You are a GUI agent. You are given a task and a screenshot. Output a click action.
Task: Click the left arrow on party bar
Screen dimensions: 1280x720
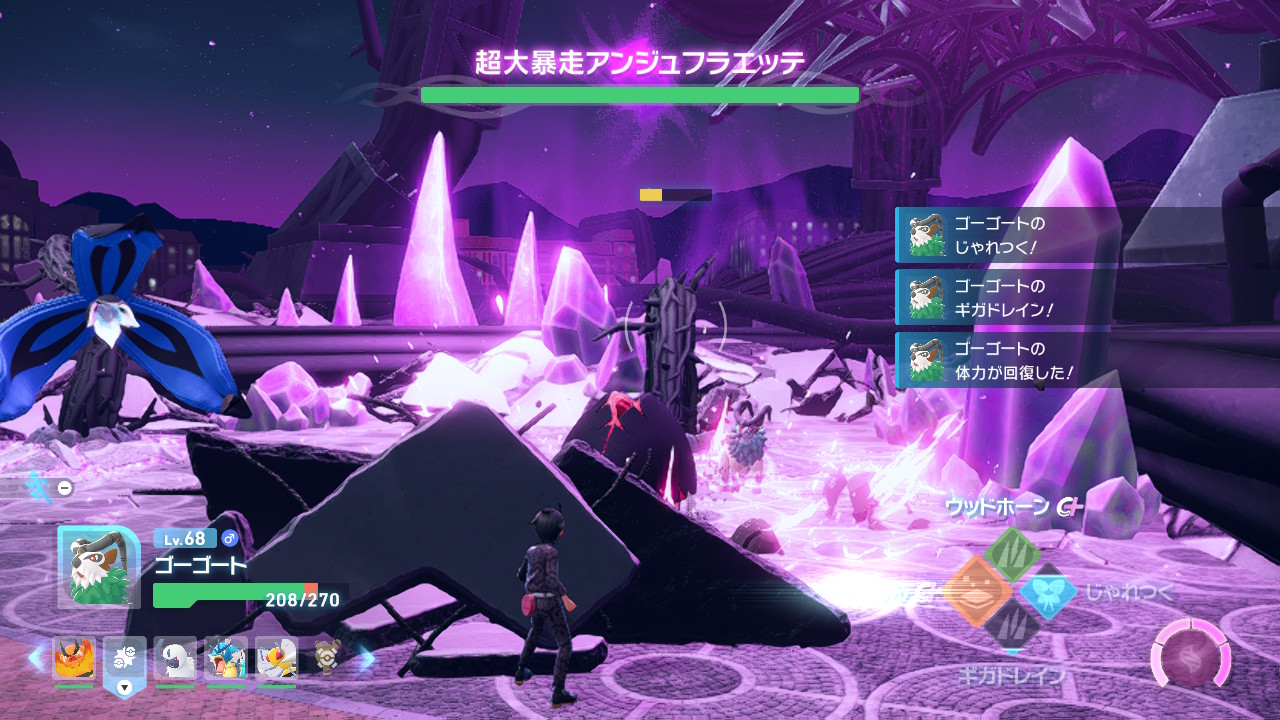36,659
